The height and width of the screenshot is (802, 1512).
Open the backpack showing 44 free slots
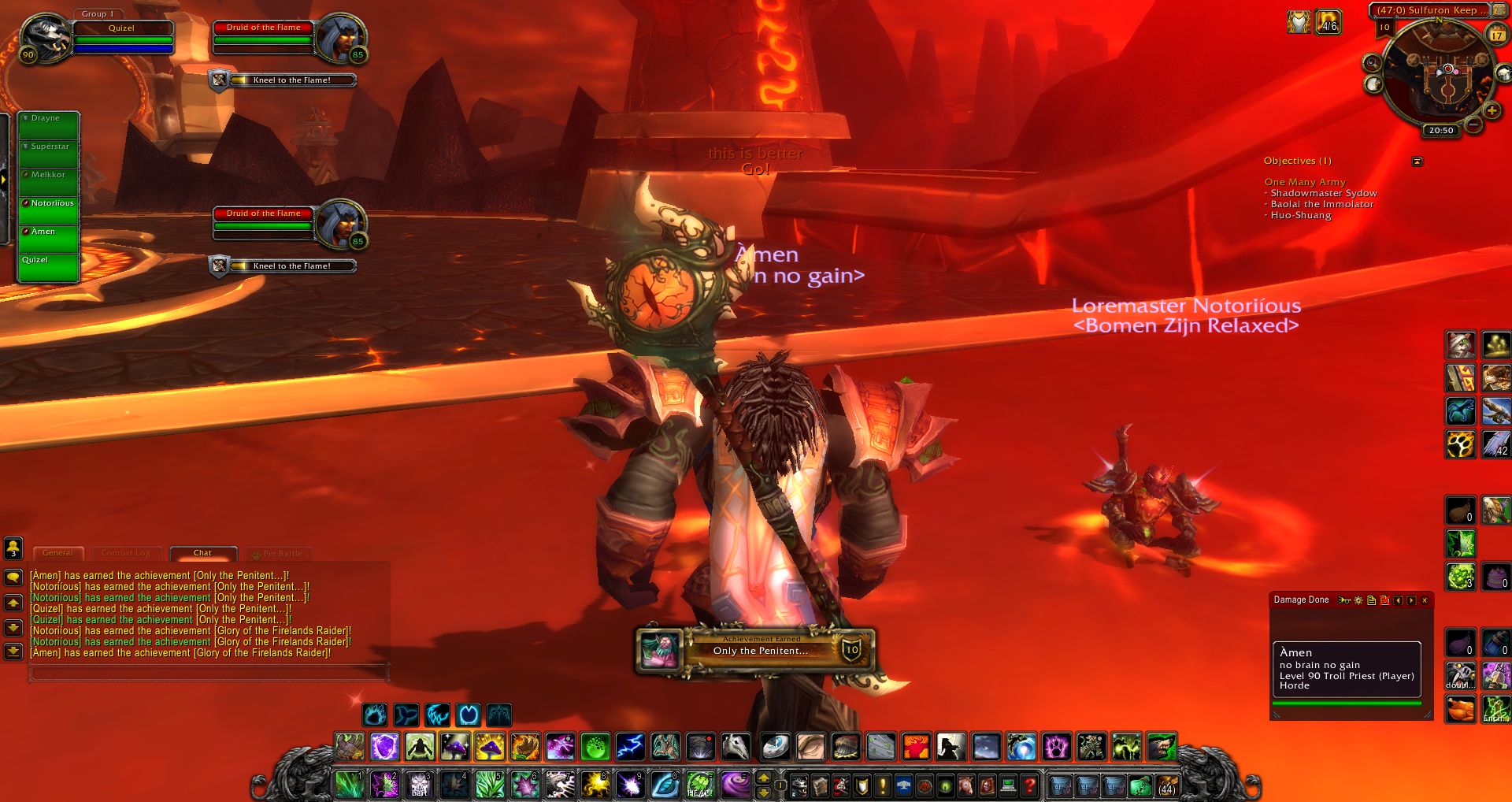(1166, 785)
